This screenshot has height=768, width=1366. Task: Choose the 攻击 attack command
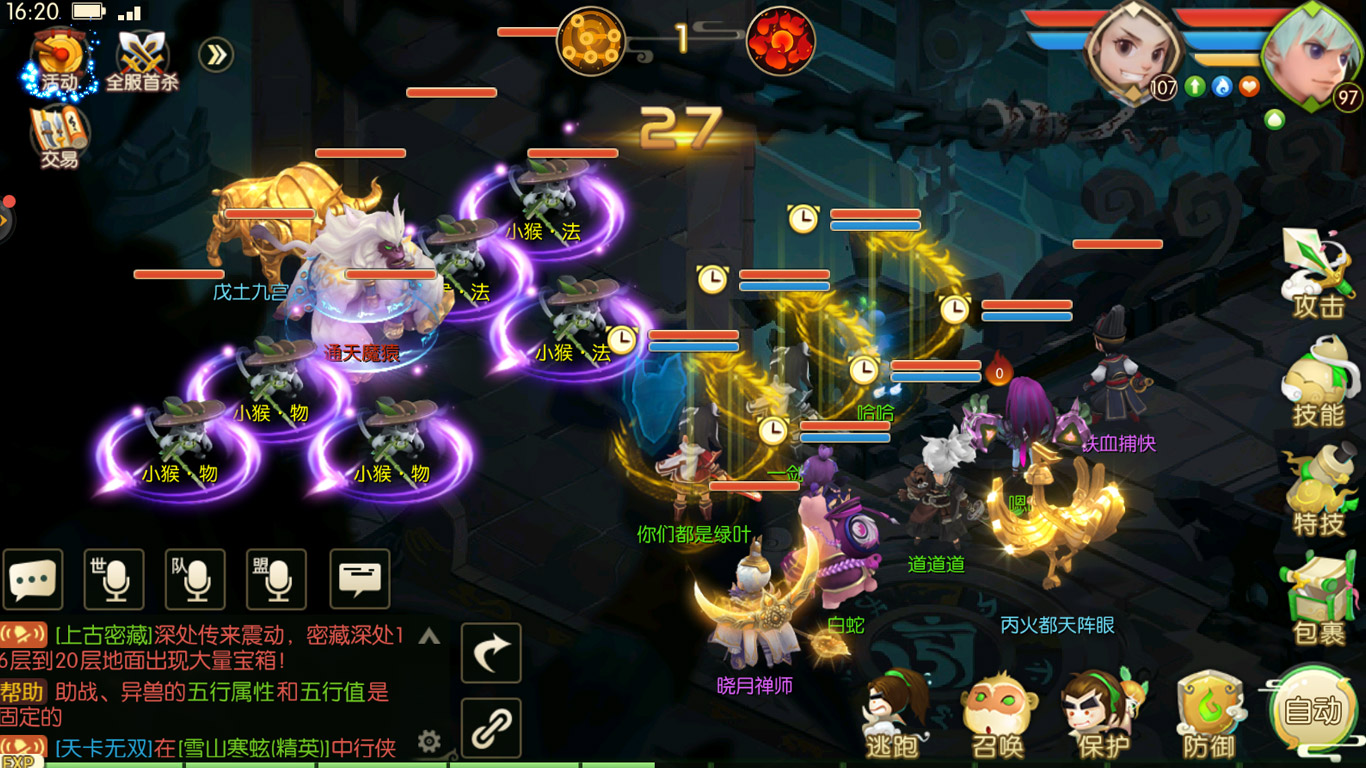click(x=1318, y=272)
